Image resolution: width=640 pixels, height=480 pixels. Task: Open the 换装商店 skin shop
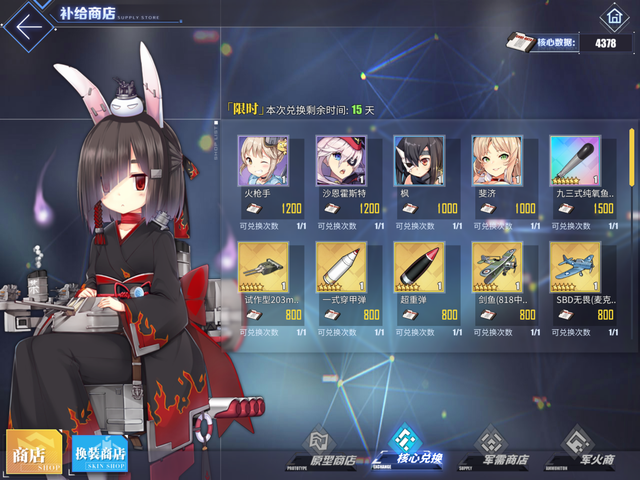[x=99, y=453]
